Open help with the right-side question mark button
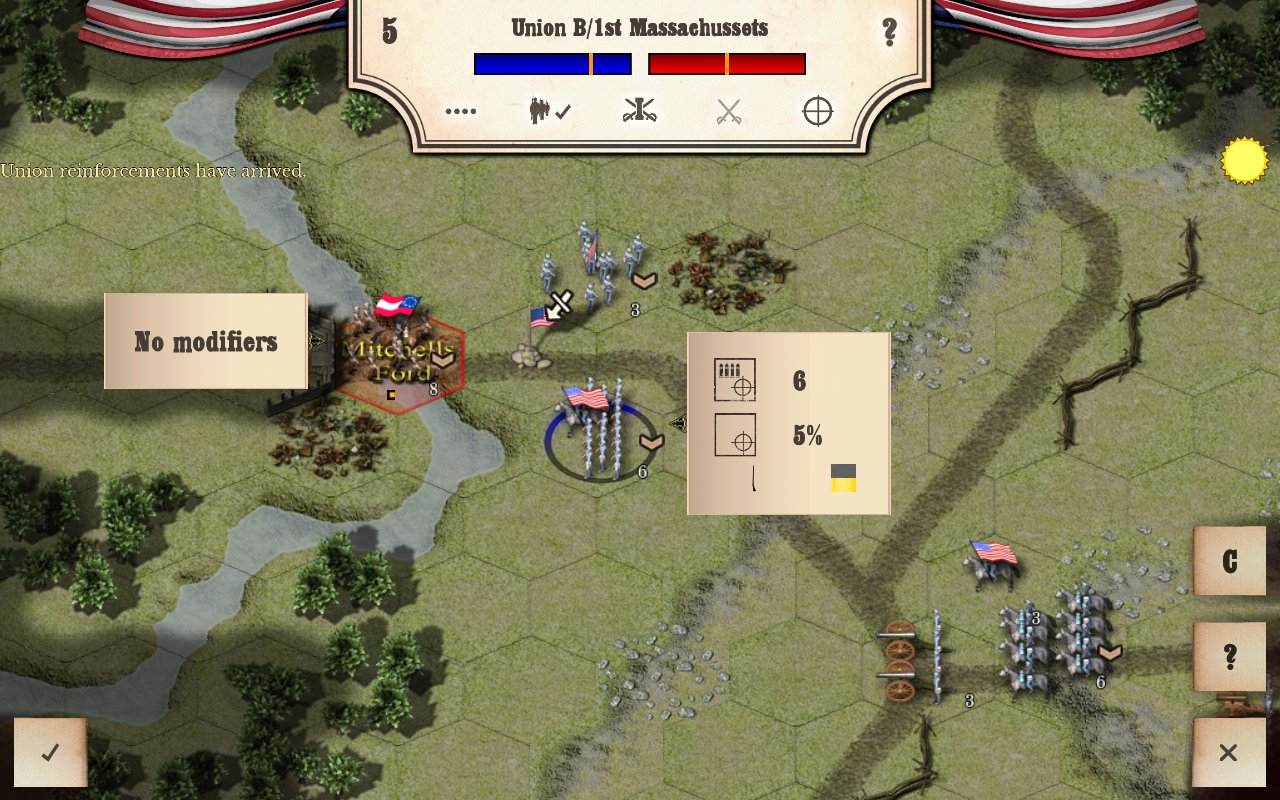 point(1229,657)
